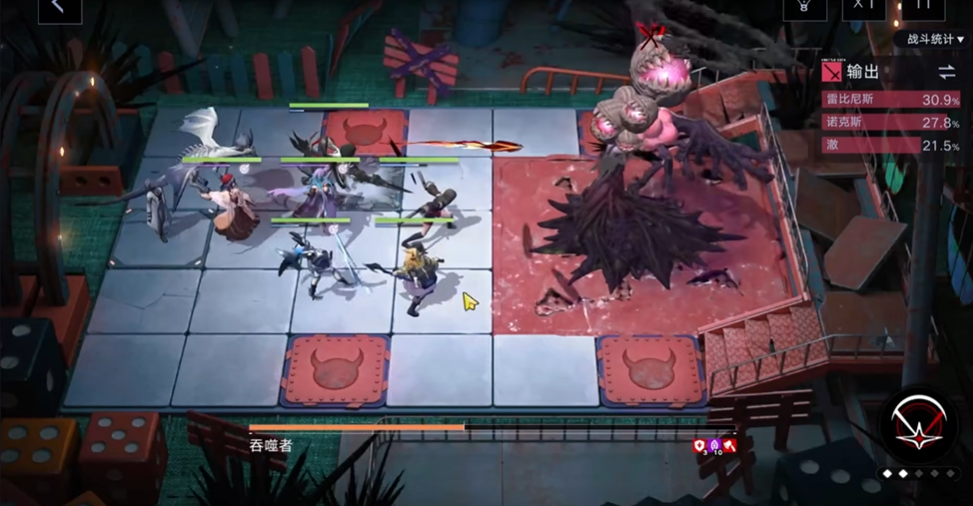
Task: Toggle the X1 game speed button
Action: (863, 7)
